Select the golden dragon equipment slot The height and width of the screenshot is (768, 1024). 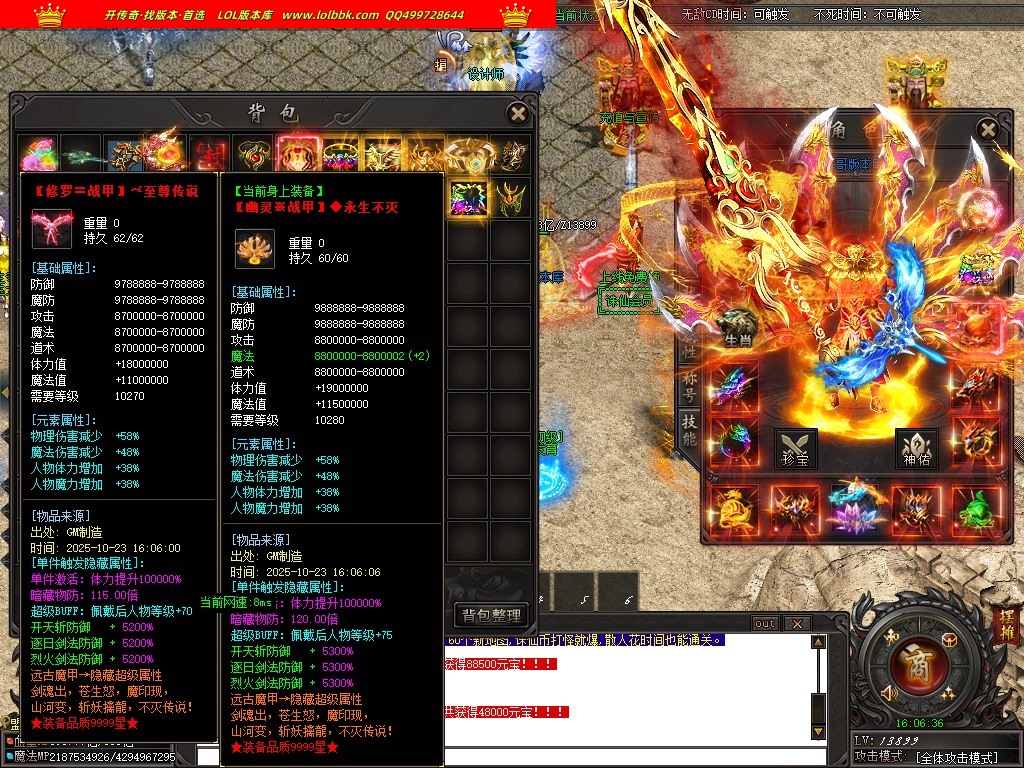click(x=735, y=508)
